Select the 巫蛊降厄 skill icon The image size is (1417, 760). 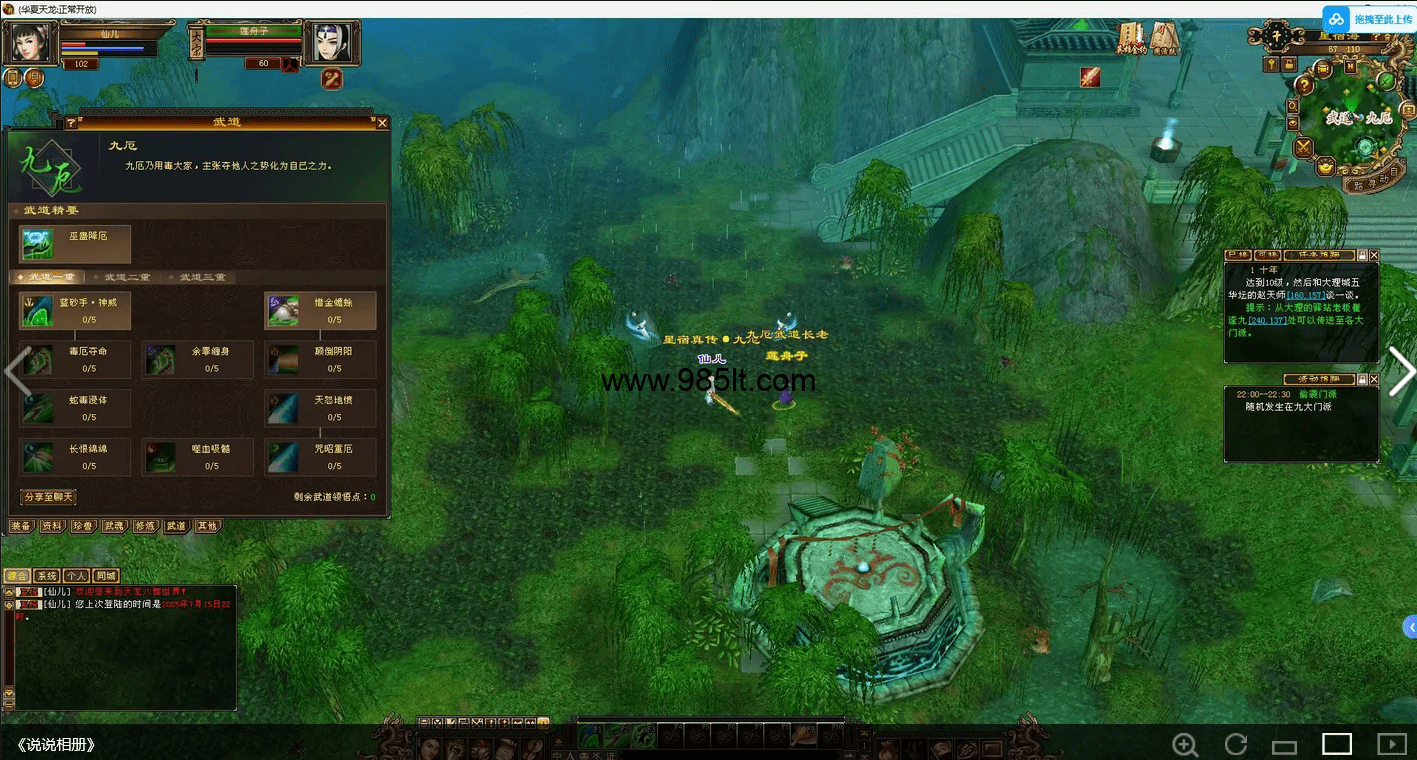click(39, 243)
